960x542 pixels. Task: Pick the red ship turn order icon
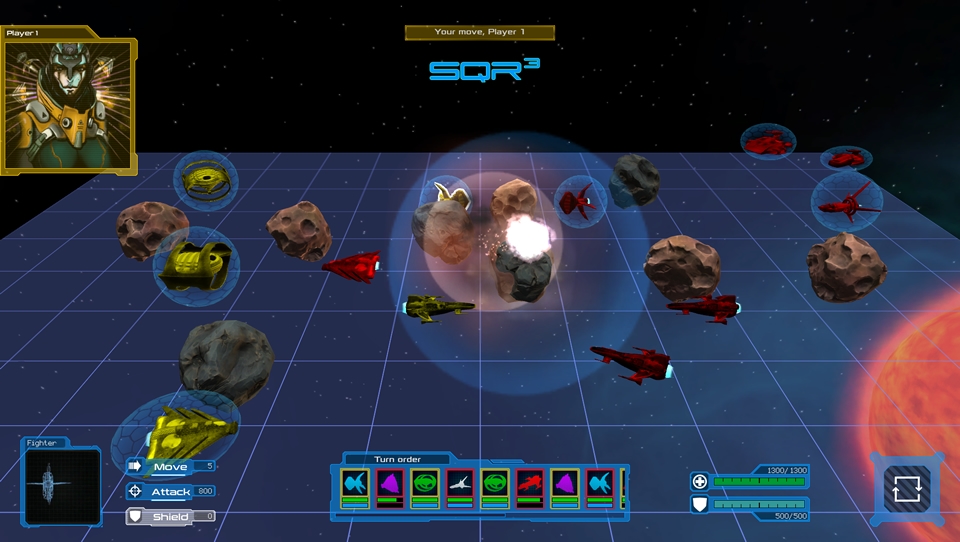[530, 486]
